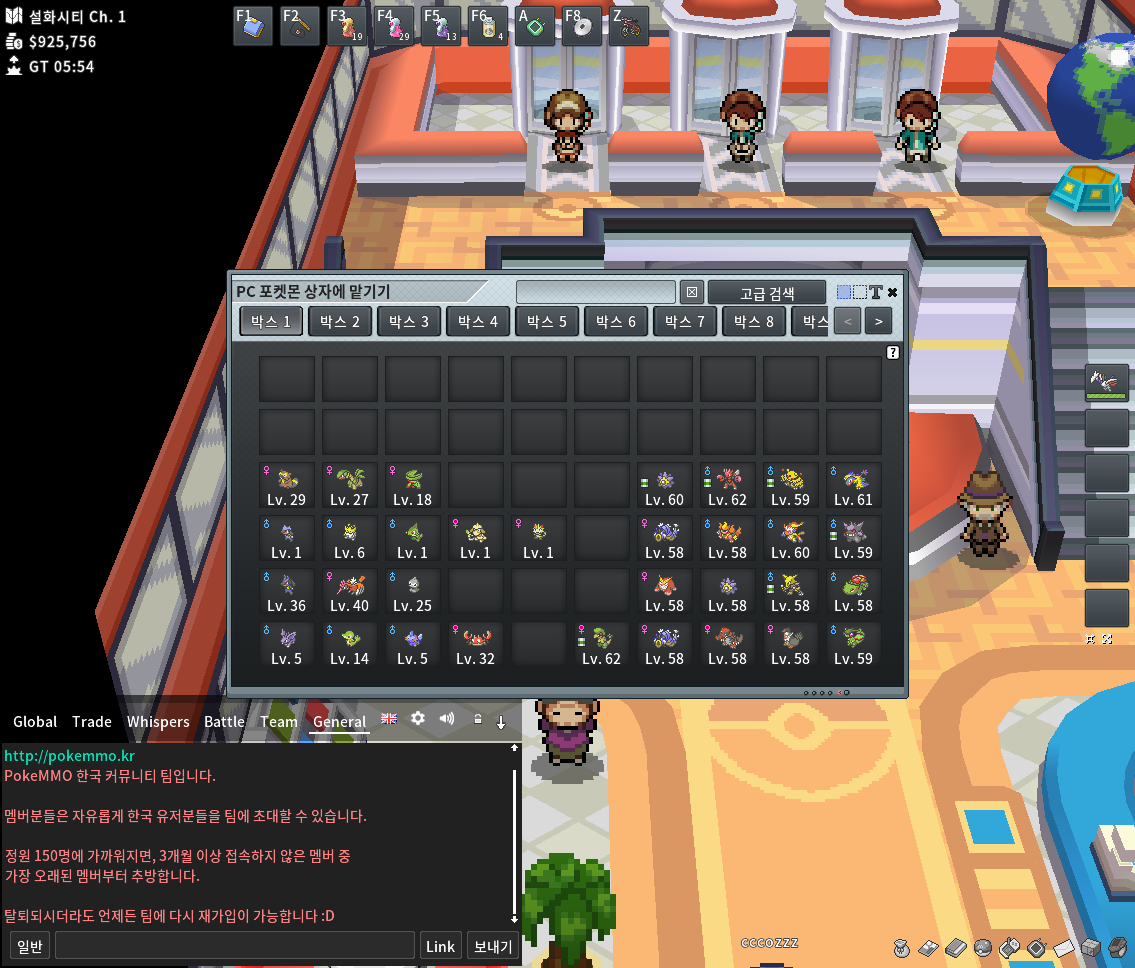Select the Lv. 61 Pokémon slot
The width and height of the screenshot is (1135, 968).
[x=853, y=486]
